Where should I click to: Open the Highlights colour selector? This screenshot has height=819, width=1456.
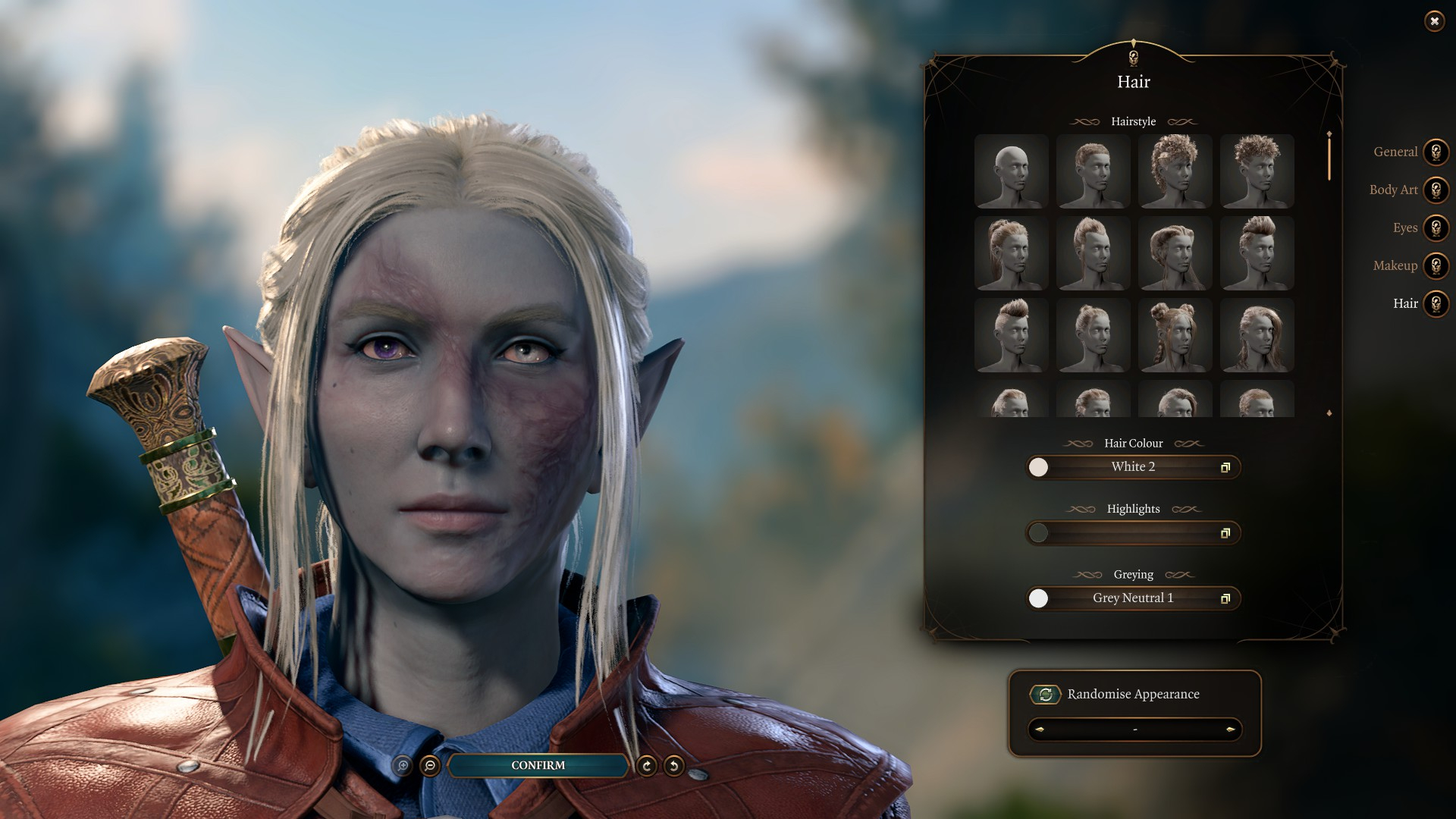click(1133, 533)
